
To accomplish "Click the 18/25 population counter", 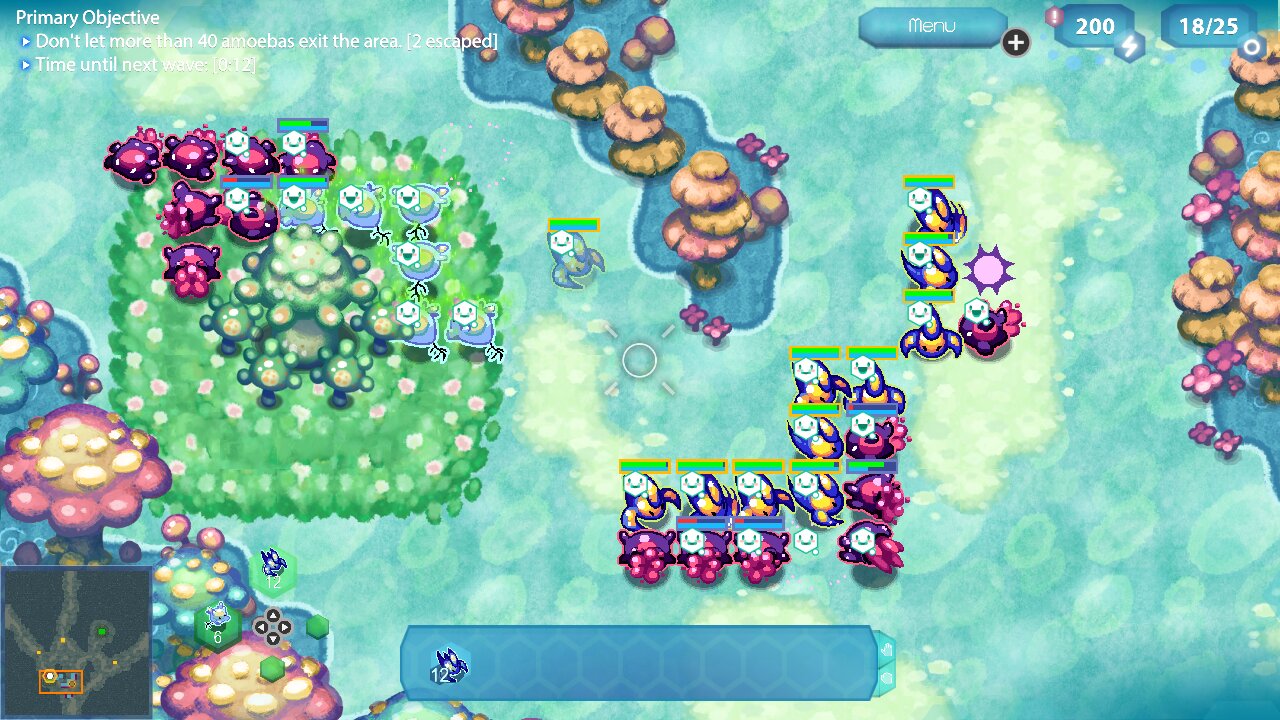I will 1207,26.
